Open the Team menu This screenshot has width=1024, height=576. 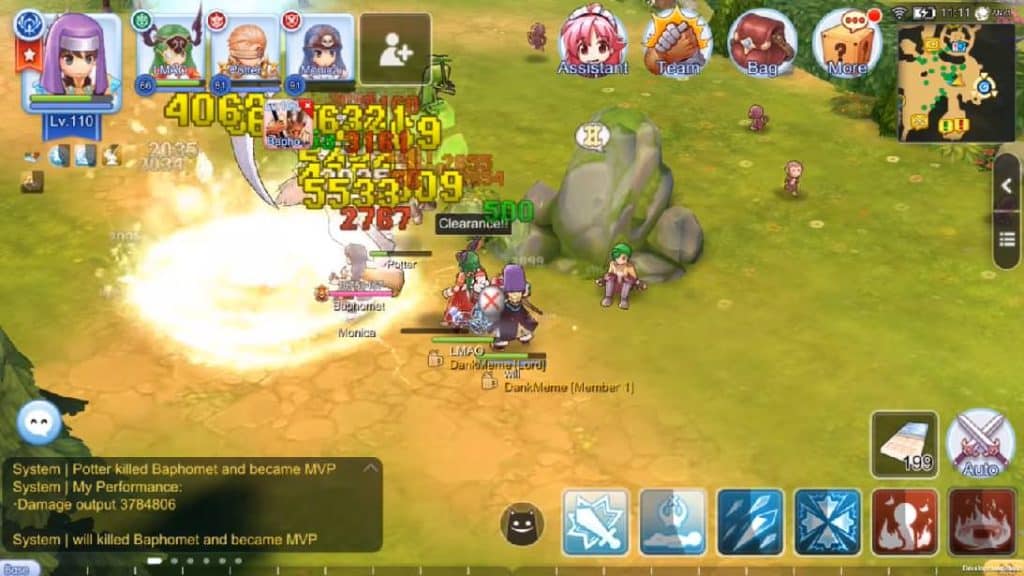[x=677, y=42]
